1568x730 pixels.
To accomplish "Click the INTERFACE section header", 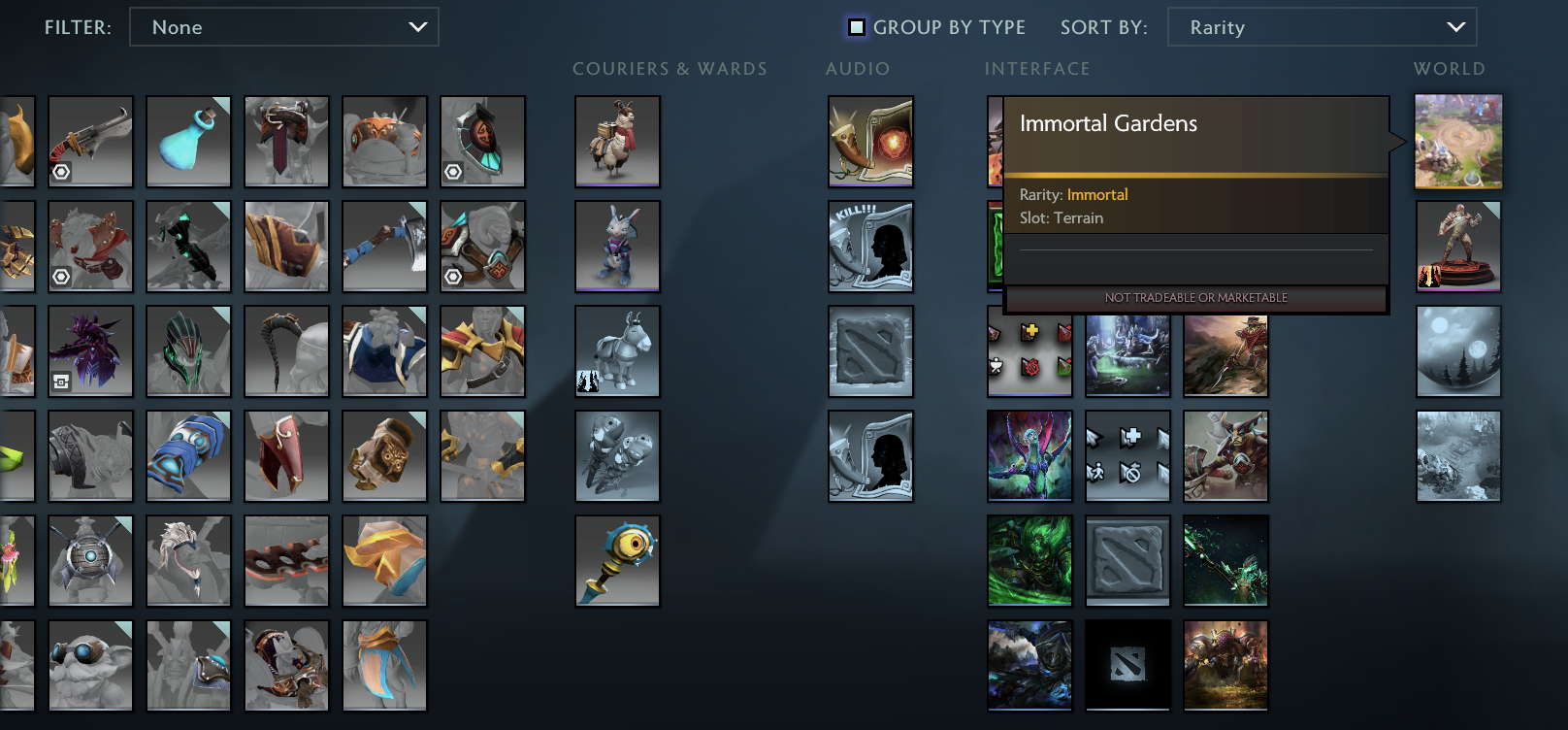I will [x=1037, y=69].
